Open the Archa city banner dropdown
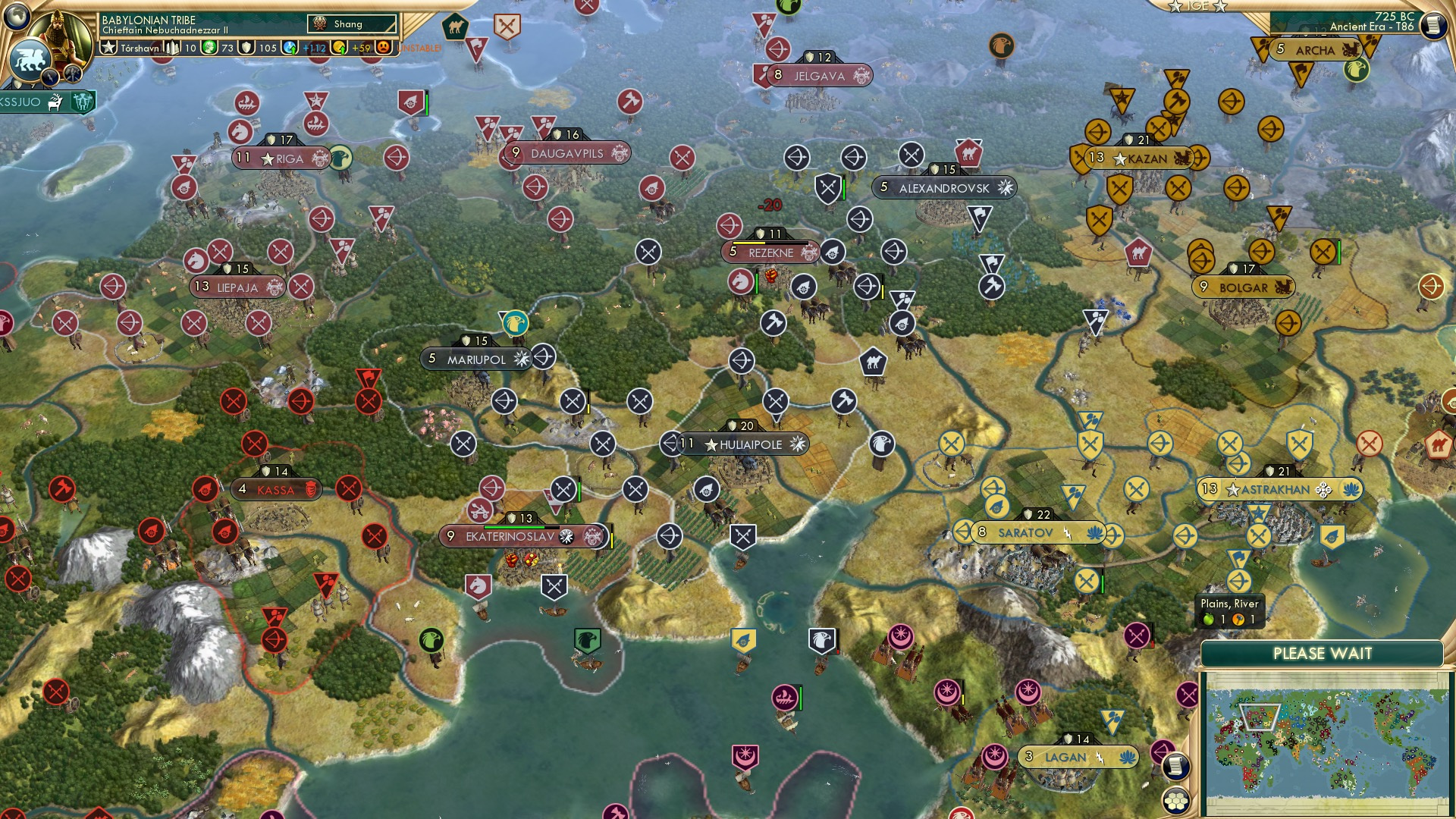Viewport: 1456px width, 819px height. [x=1317, y=50]
